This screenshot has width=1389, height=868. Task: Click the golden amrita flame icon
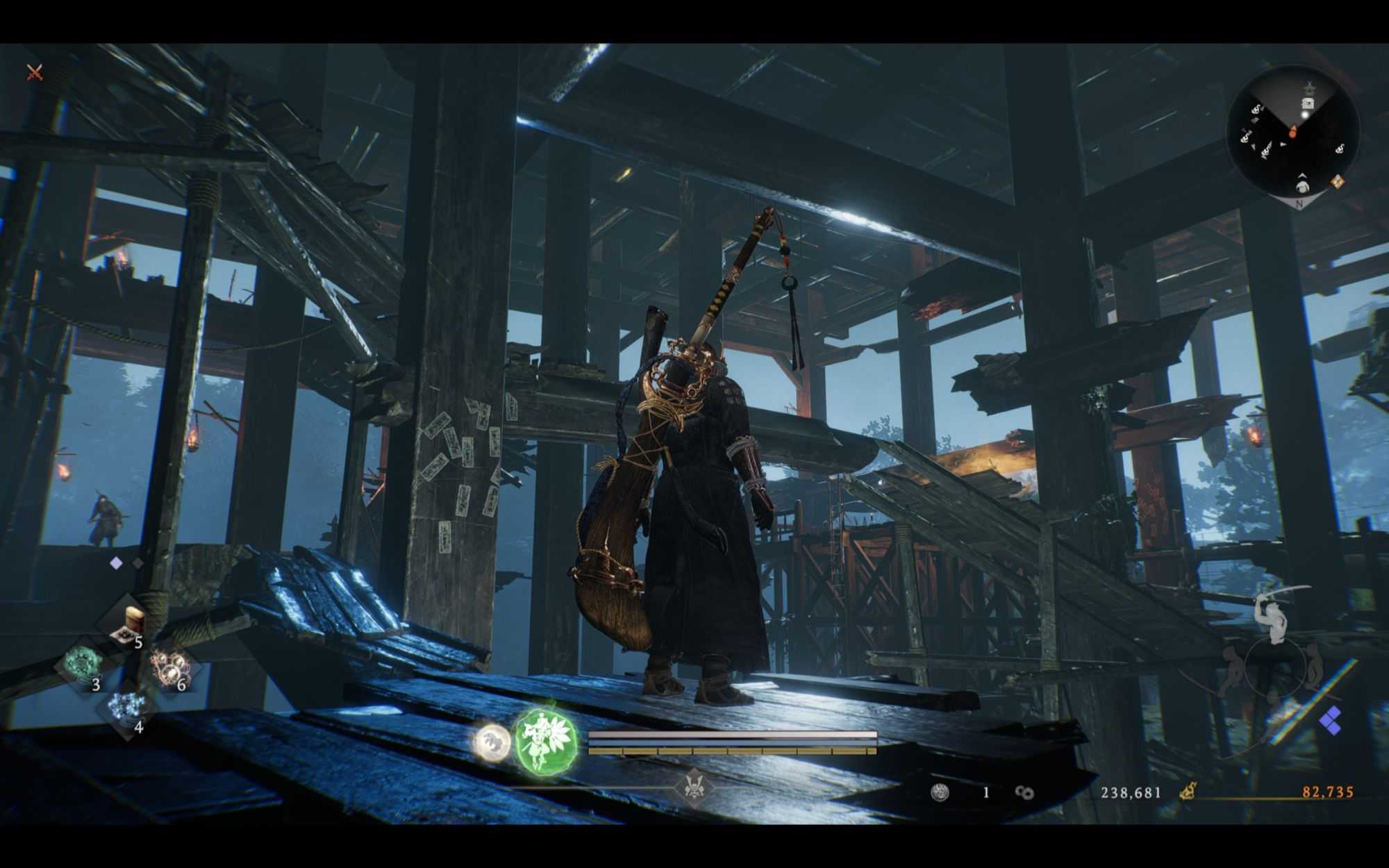pyautogui.click(x=1188, y=792)
